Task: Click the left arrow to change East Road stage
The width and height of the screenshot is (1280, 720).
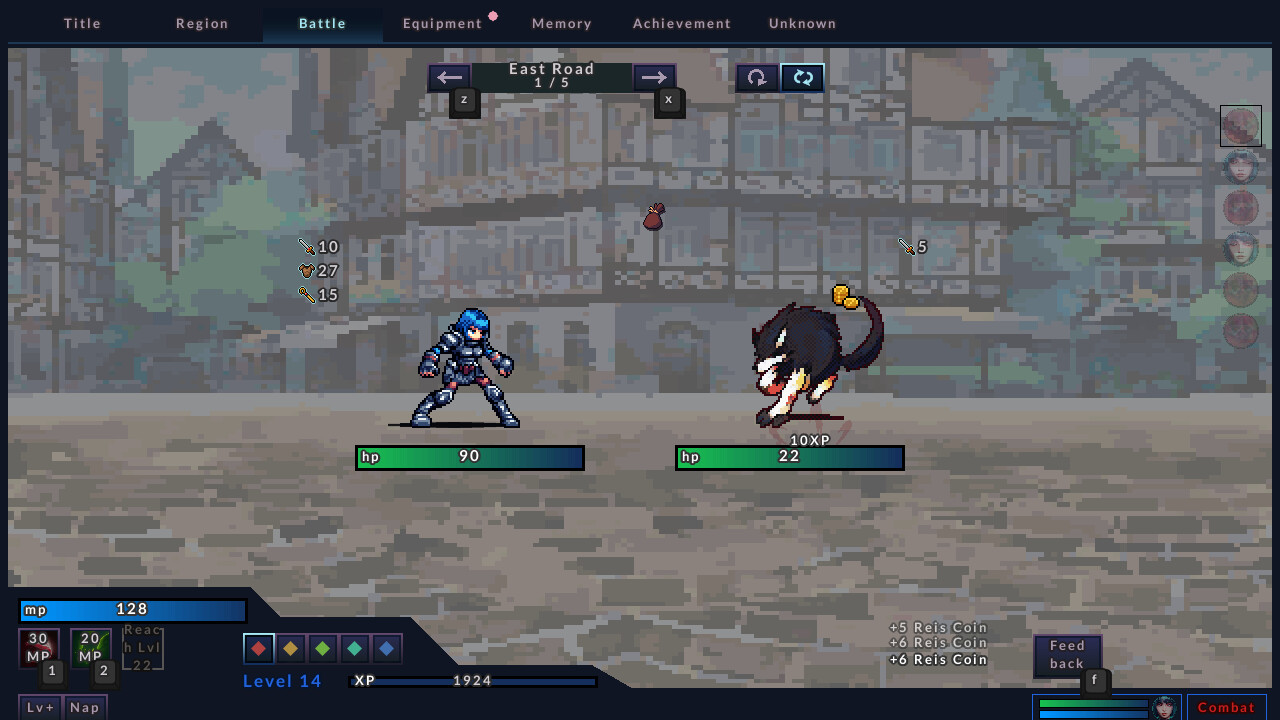Action: [x=449, y=77]
